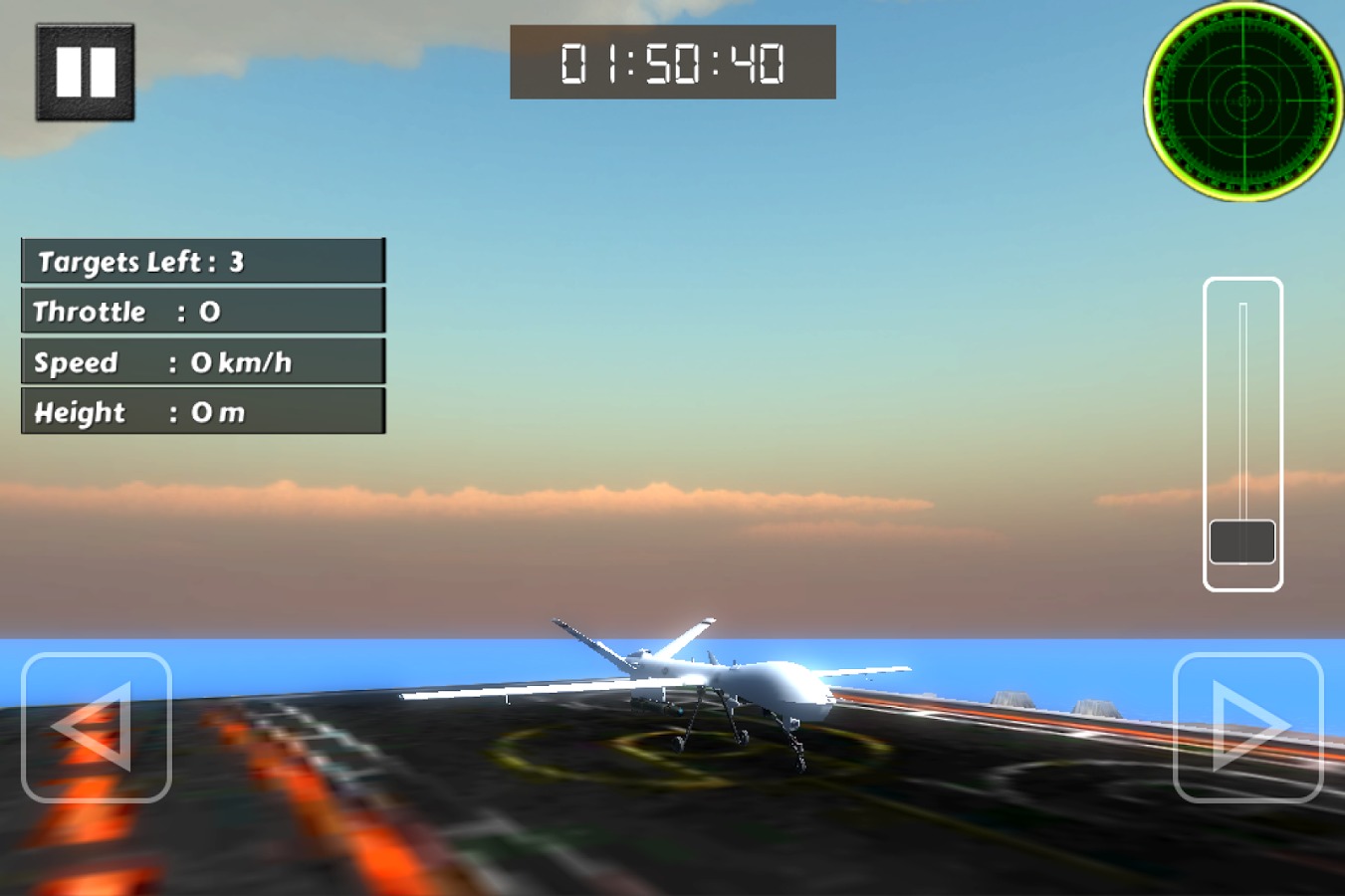The width and height of the screenshot is (1345, 896).
Task: Steer right with the right arrow button
Action: click(x=1247, y=727)
